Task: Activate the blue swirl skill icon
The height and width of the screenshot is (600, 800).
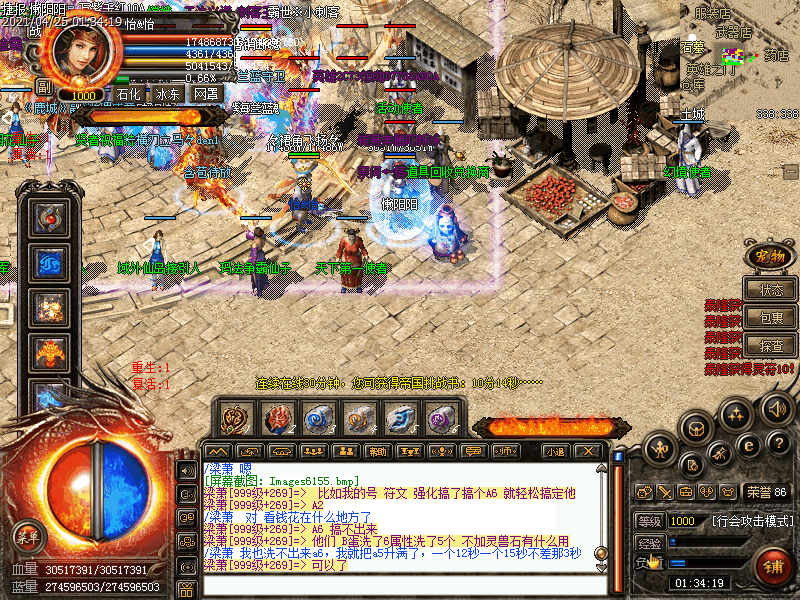Action: (48, 262)
